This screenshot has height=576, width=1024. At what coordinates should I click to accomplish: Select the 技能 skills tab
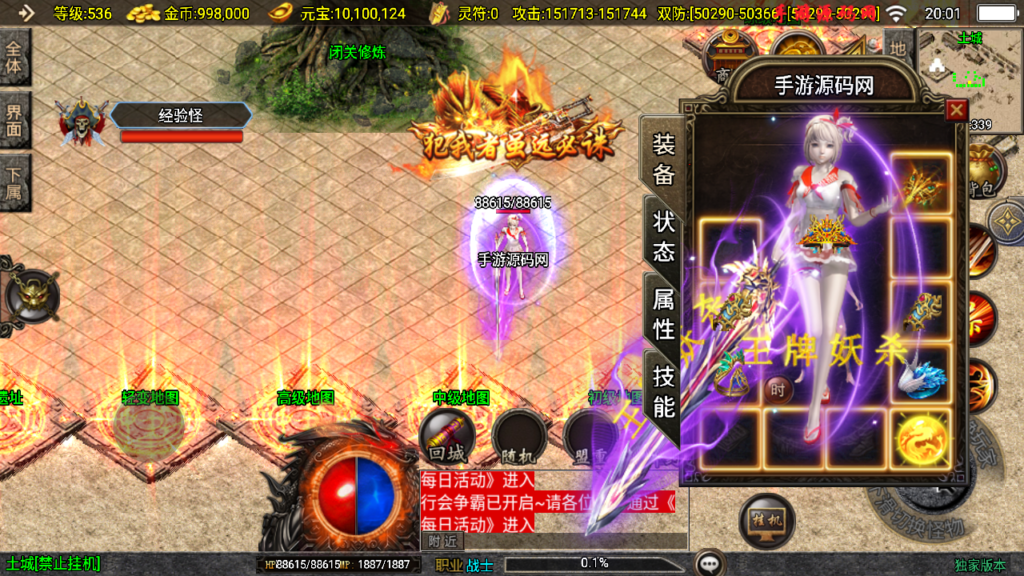click(664, 390)
